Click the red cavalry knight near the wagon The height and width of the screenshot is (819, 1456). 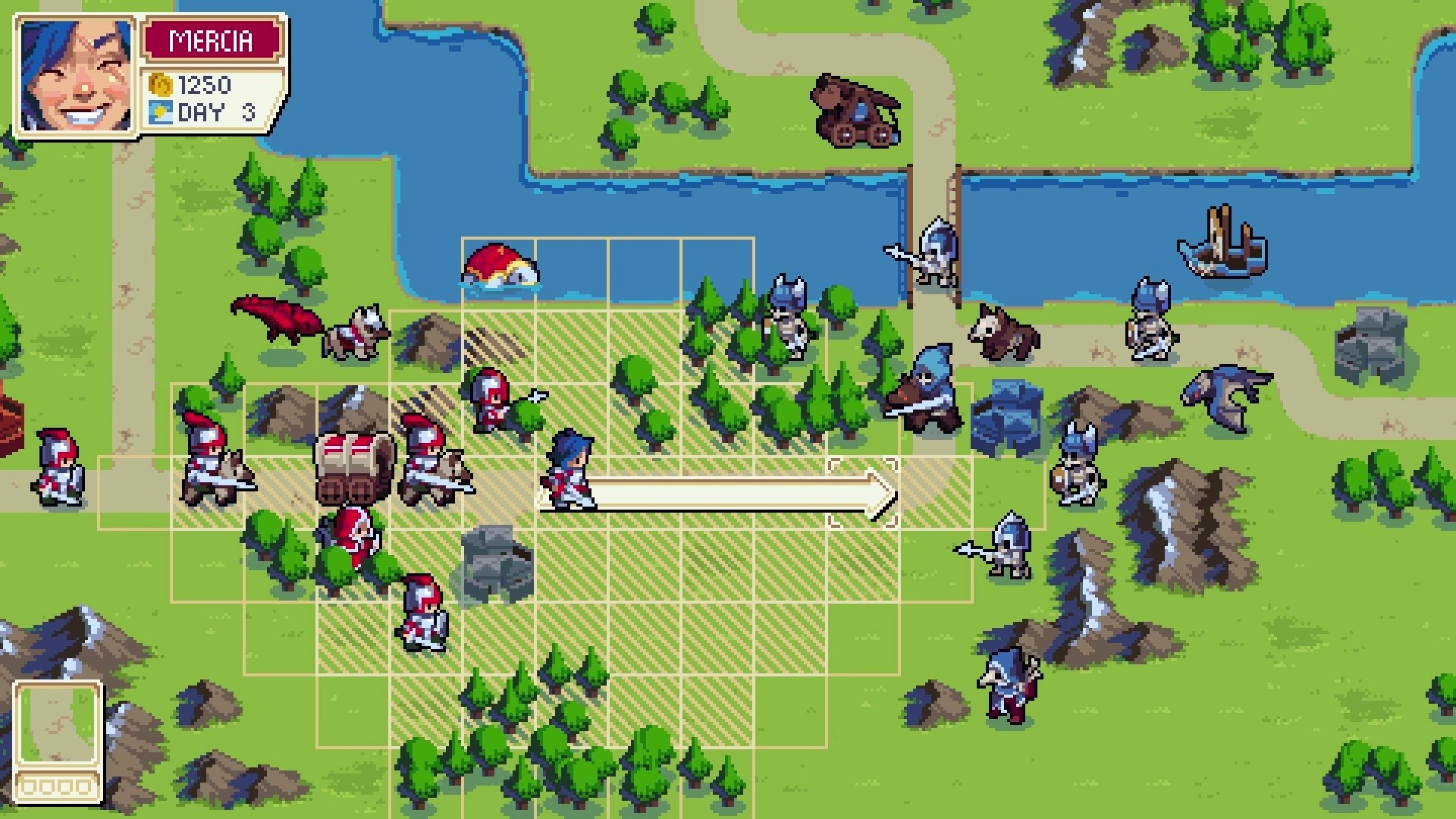tap(432, 463)
